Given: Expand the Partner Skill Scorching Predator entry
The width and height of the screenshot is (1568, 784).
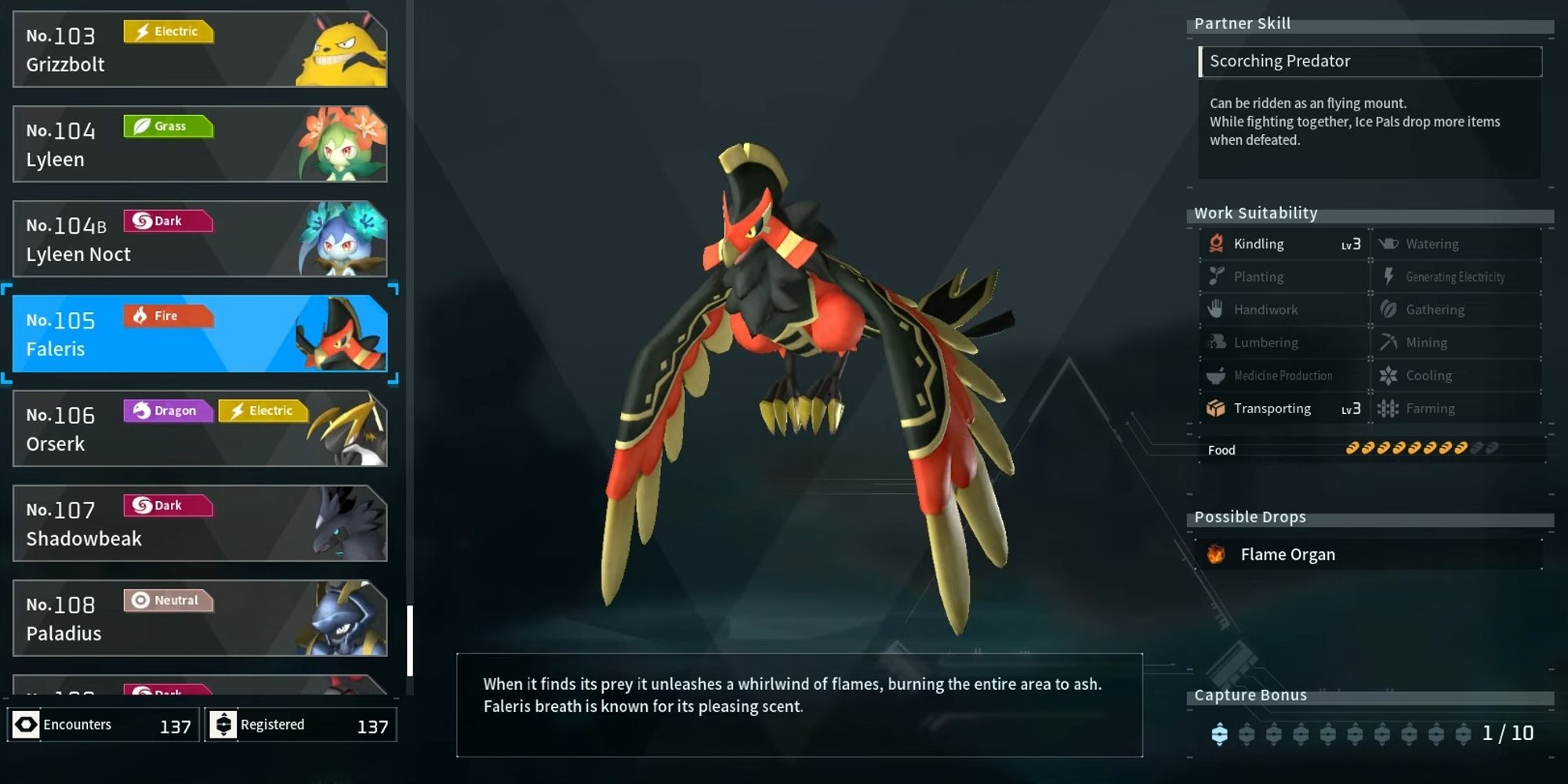Looking at the screenshot, I should [x=1370, y=60].
